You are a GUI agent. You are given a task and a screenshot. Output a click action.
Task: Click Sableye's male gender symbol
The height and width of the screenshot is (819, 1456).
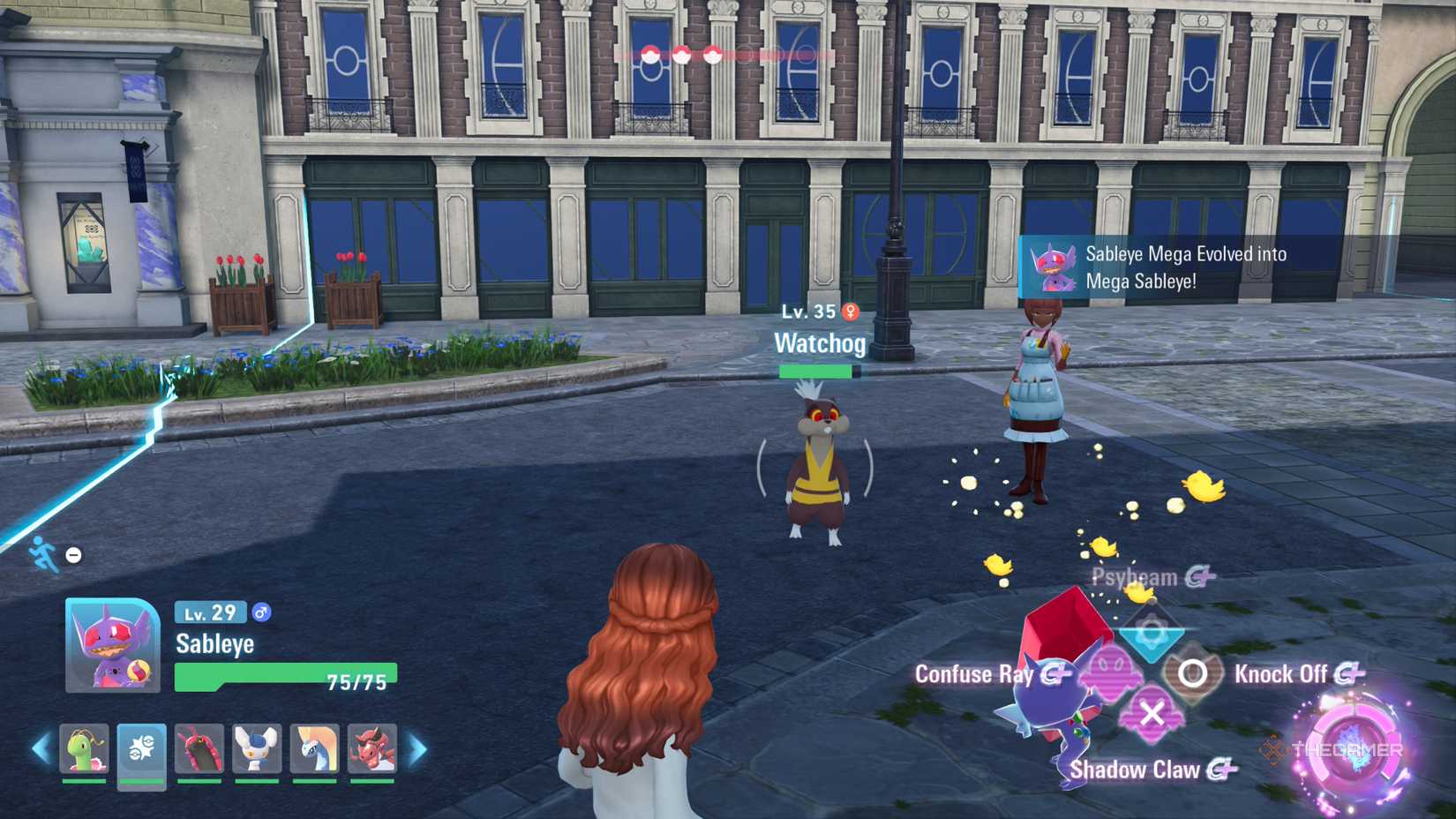[x=260, y=612]
